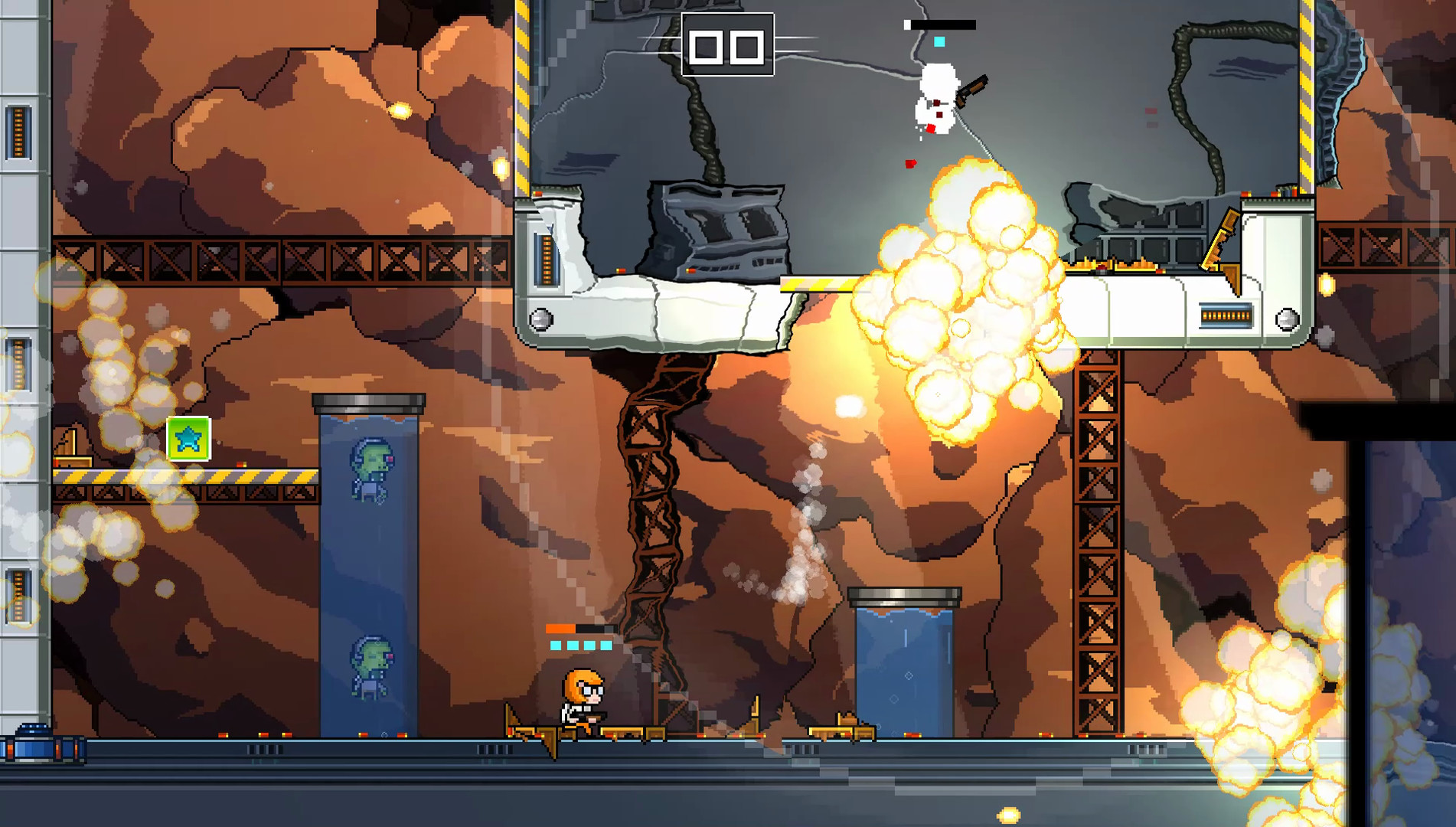1456x827 pixels.
Task: Click the cyan ammo square under the boss bar
Action: coord(939,41)
